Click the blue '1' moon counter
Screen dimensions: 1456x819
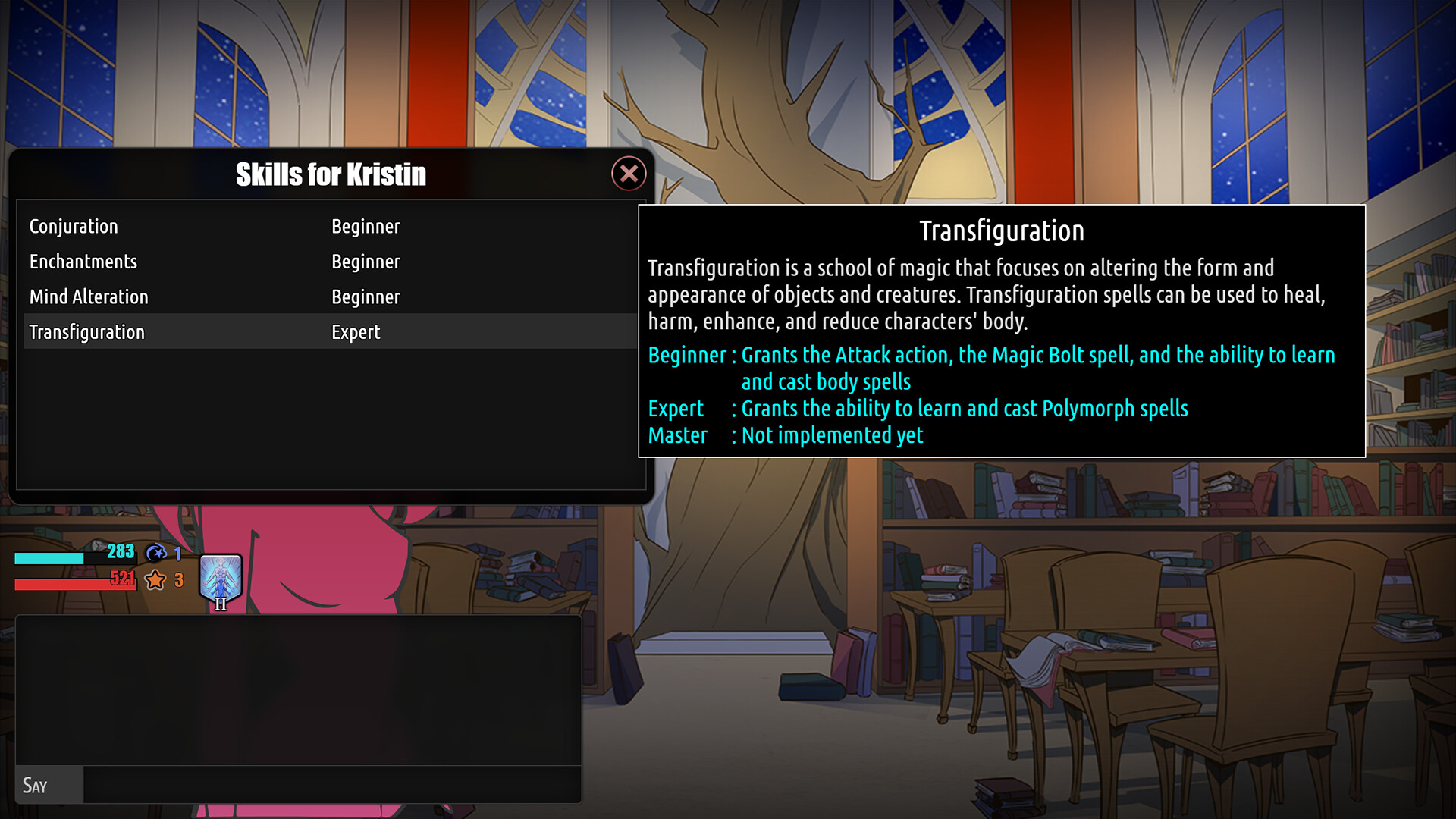click(176, 553)
